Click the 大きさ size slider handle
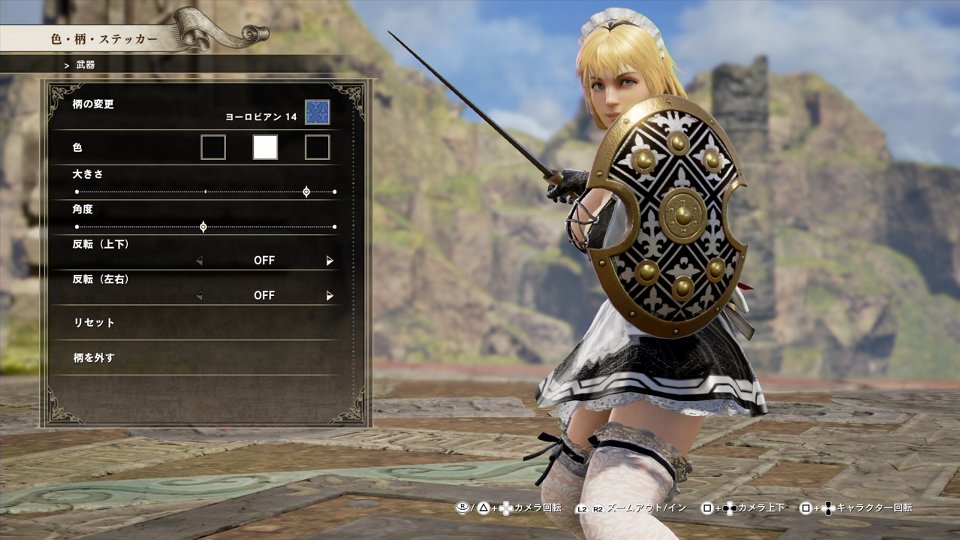 pos(306,191)
